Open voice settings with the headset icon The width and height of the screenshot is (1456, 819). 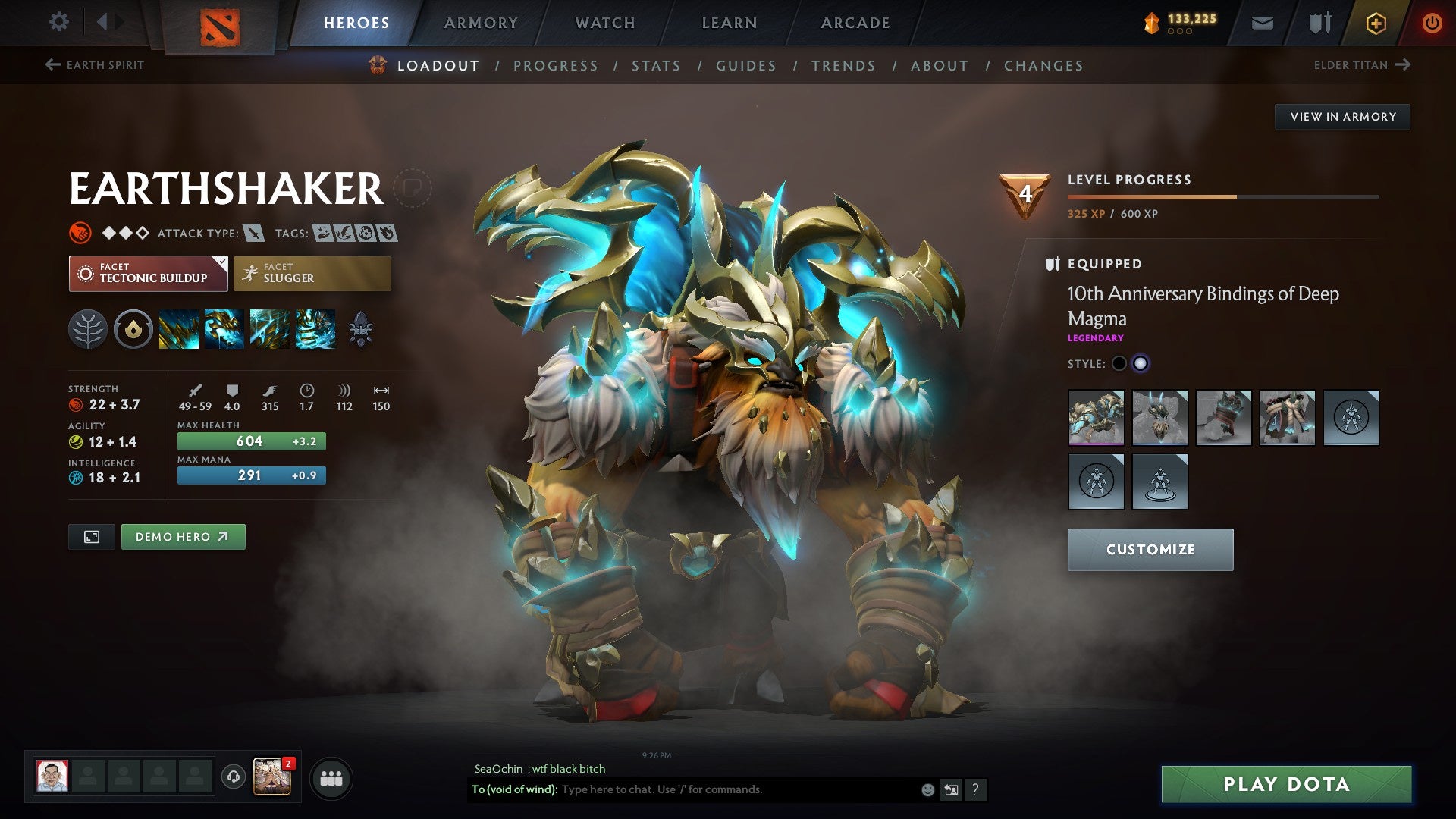pyautogui.click(x=234, y=777)
